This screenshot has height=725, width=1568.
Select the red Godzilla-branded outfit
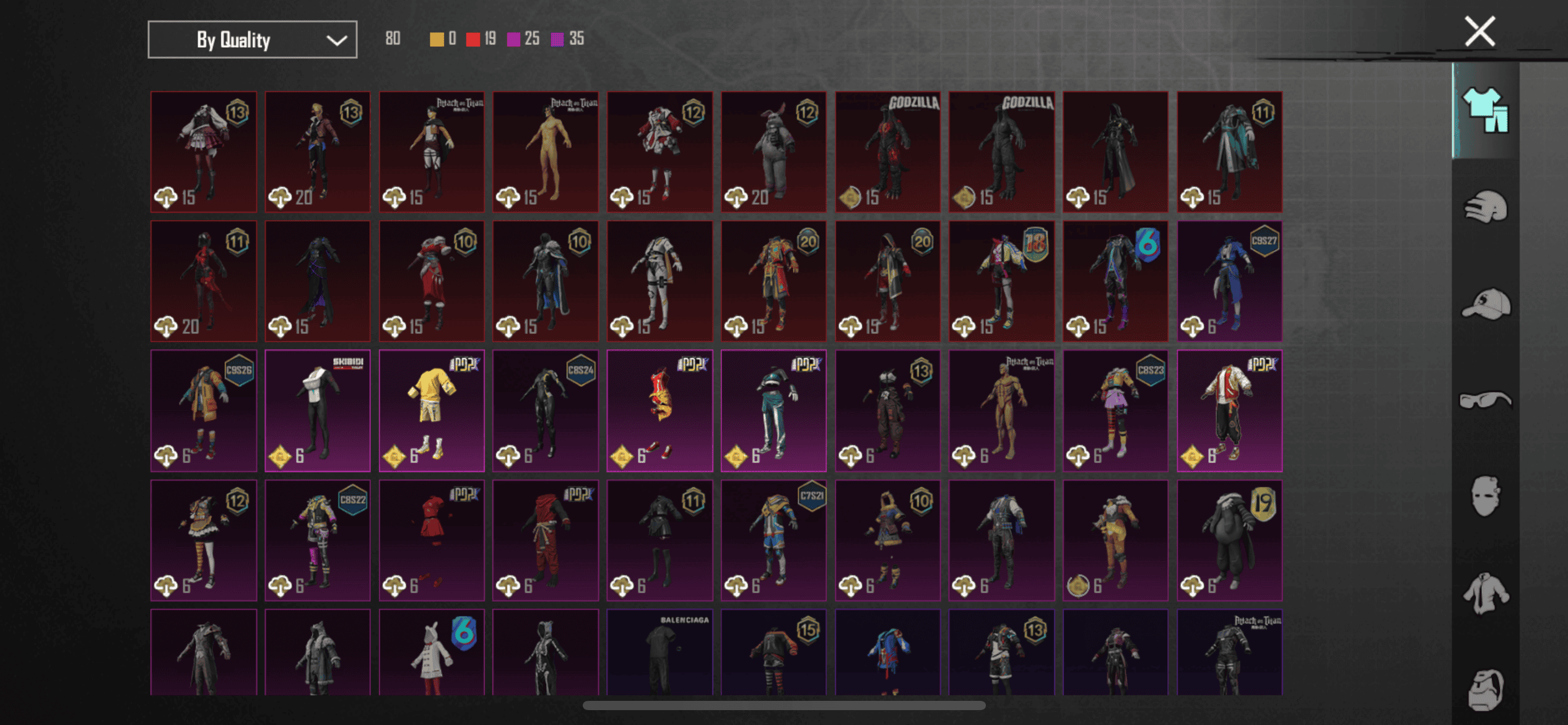tap(887, 152)
